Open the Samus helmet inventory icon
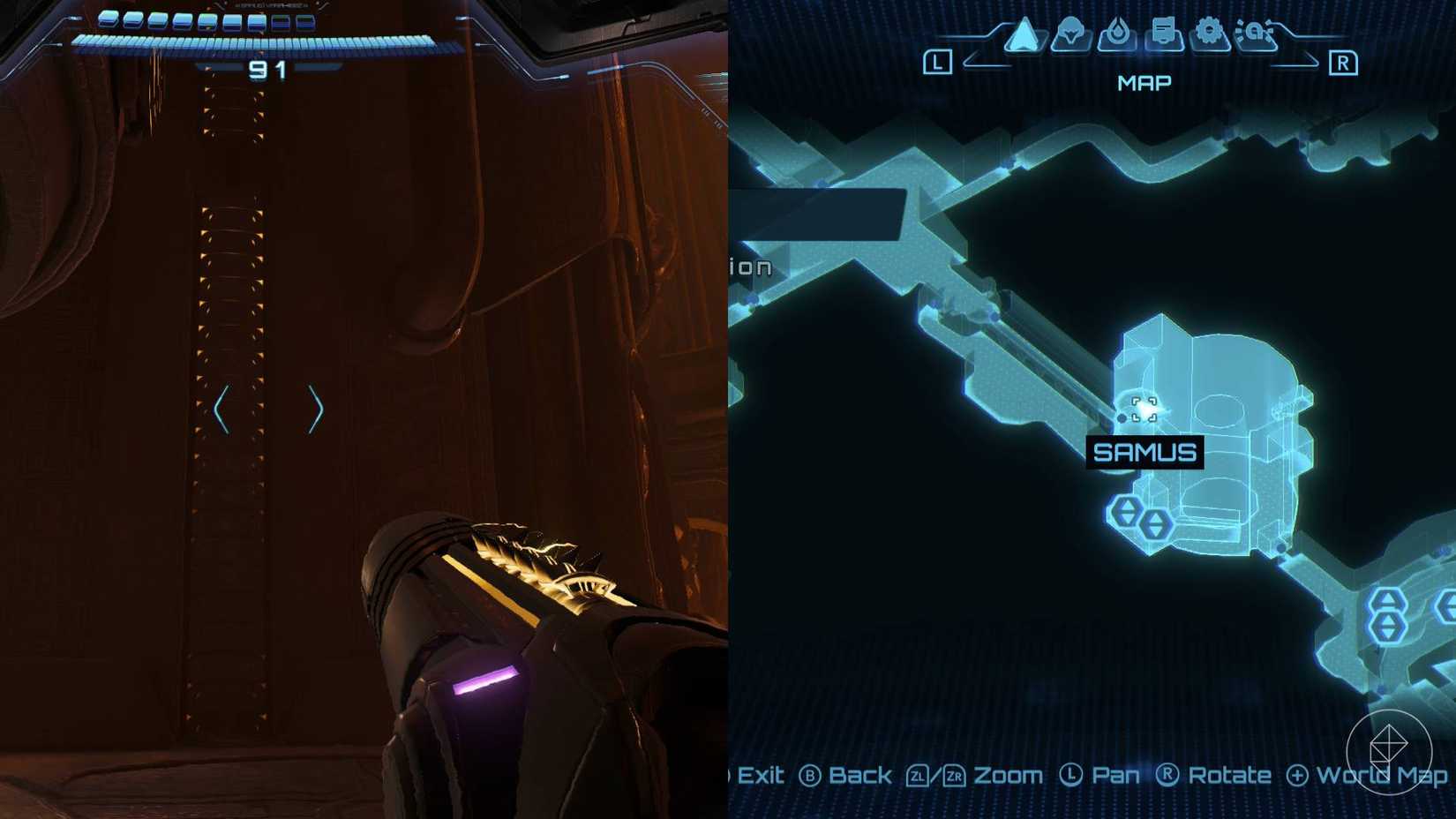 tap(1069, 34)
